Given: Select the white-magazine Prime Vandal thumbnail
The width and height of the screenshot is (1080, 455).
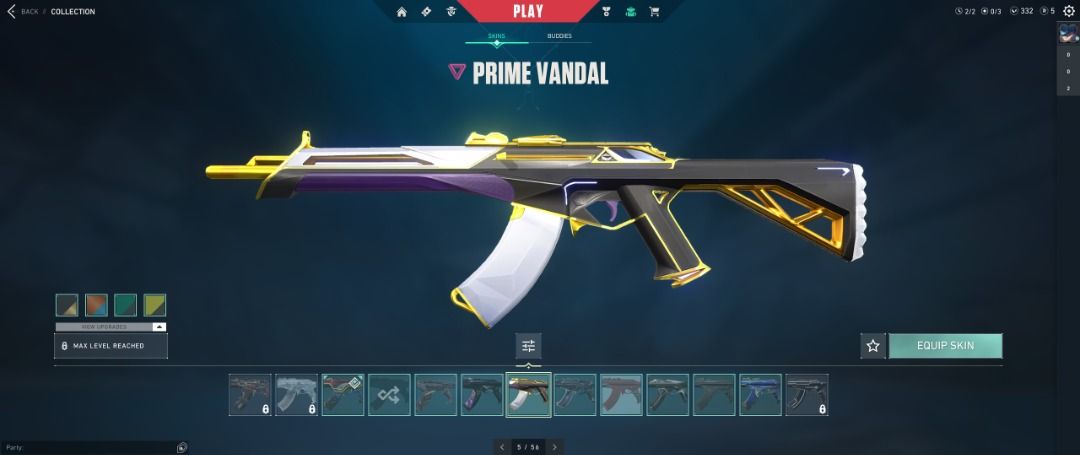Looking at the screenshot, I should [528, 395].
